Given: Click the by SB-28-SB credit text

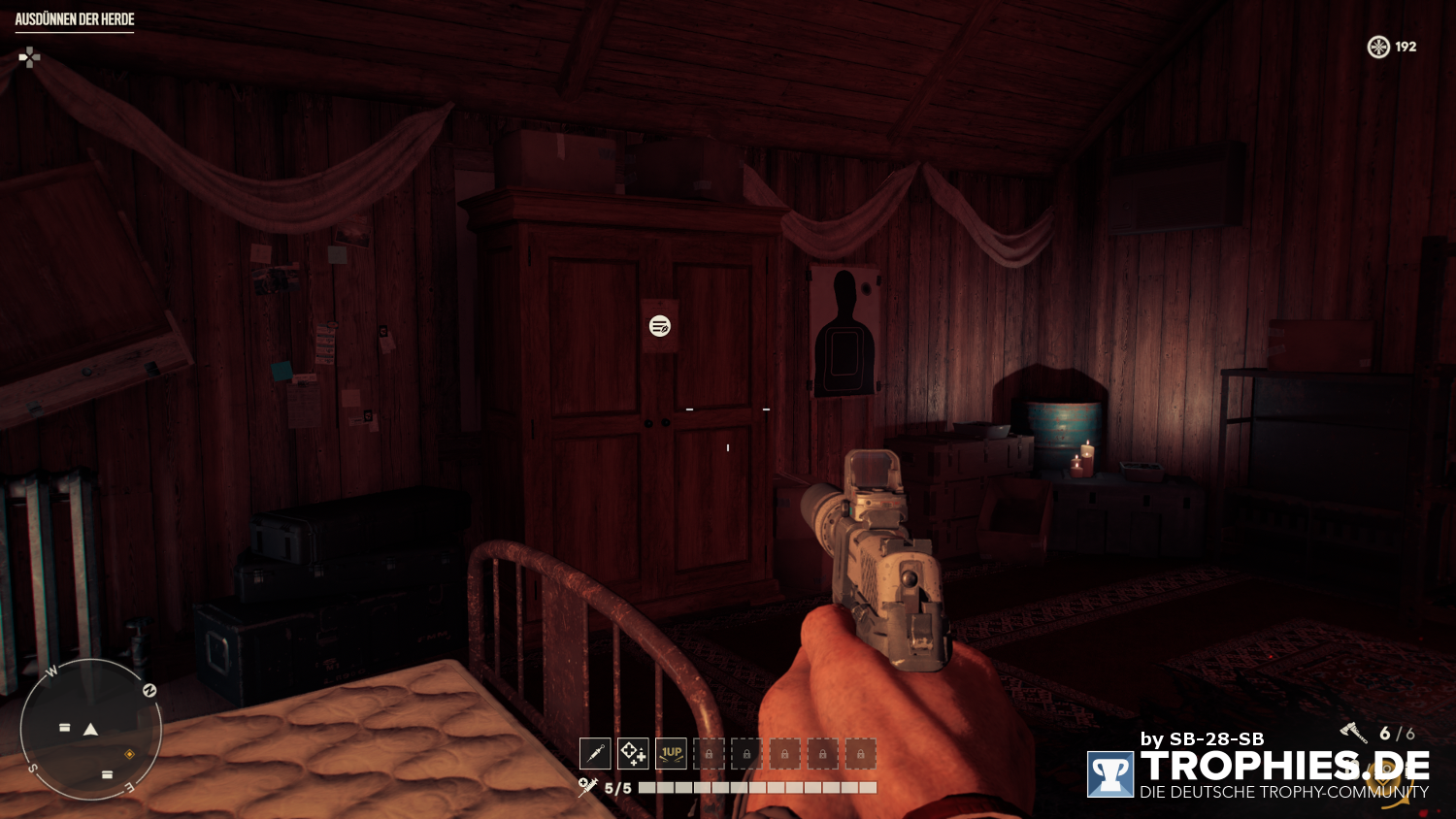Looking at the screenshot, I should click(1204, 738).
